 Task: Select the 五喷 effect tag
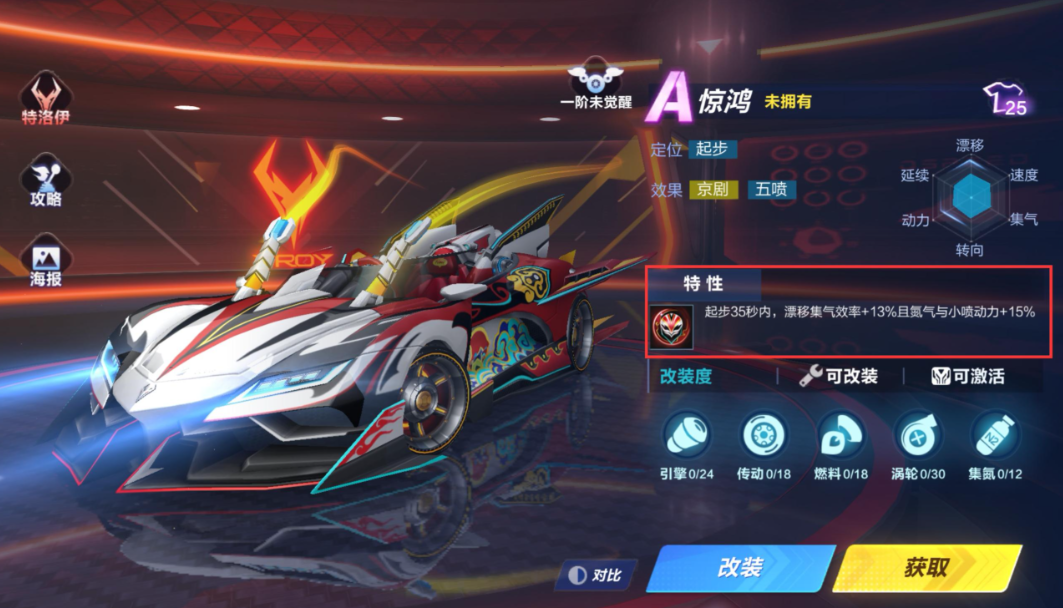[x=771, y=189]
